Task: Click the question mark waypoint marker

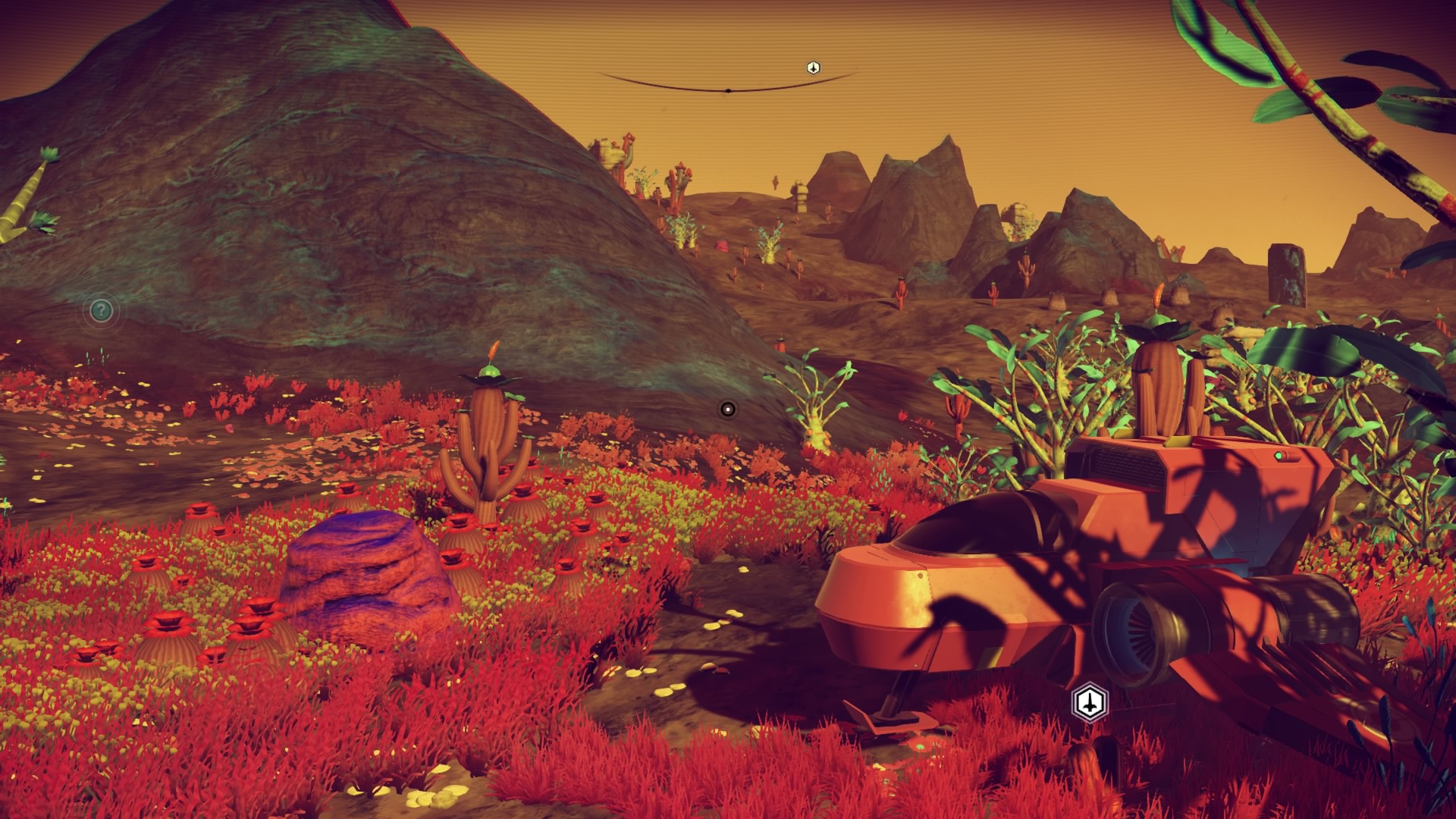Action: (102, 310)
